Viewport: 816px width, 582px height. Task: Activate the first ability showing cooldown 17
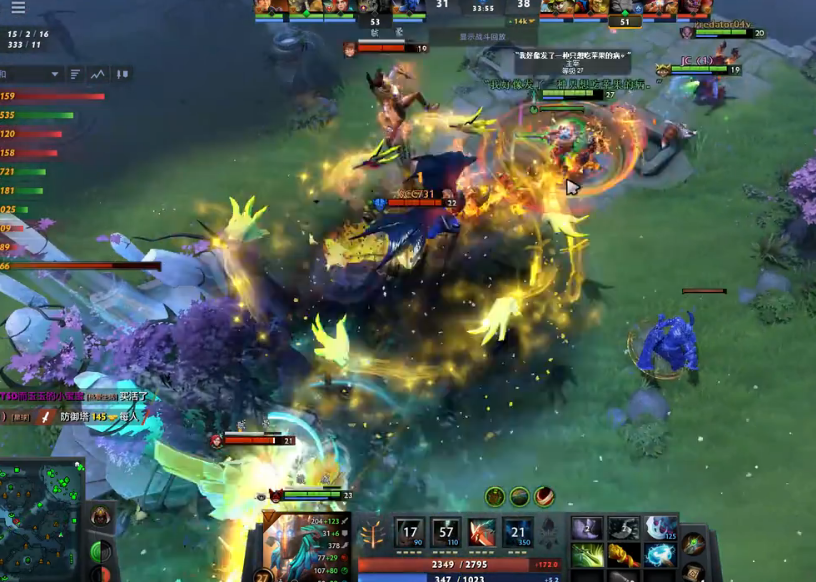pyautogui.click(x=409, y=535)
